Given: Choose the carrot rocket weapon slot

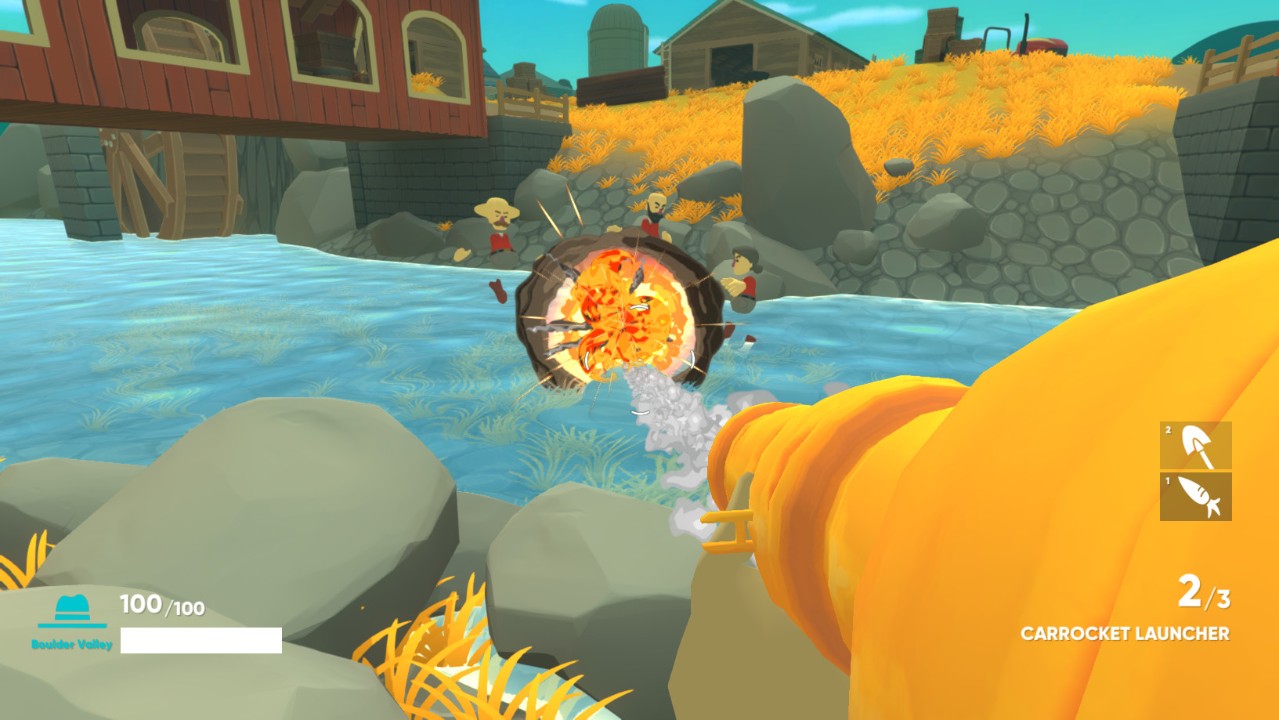Looking at the screenshot, I should (x=1196, y=497).
